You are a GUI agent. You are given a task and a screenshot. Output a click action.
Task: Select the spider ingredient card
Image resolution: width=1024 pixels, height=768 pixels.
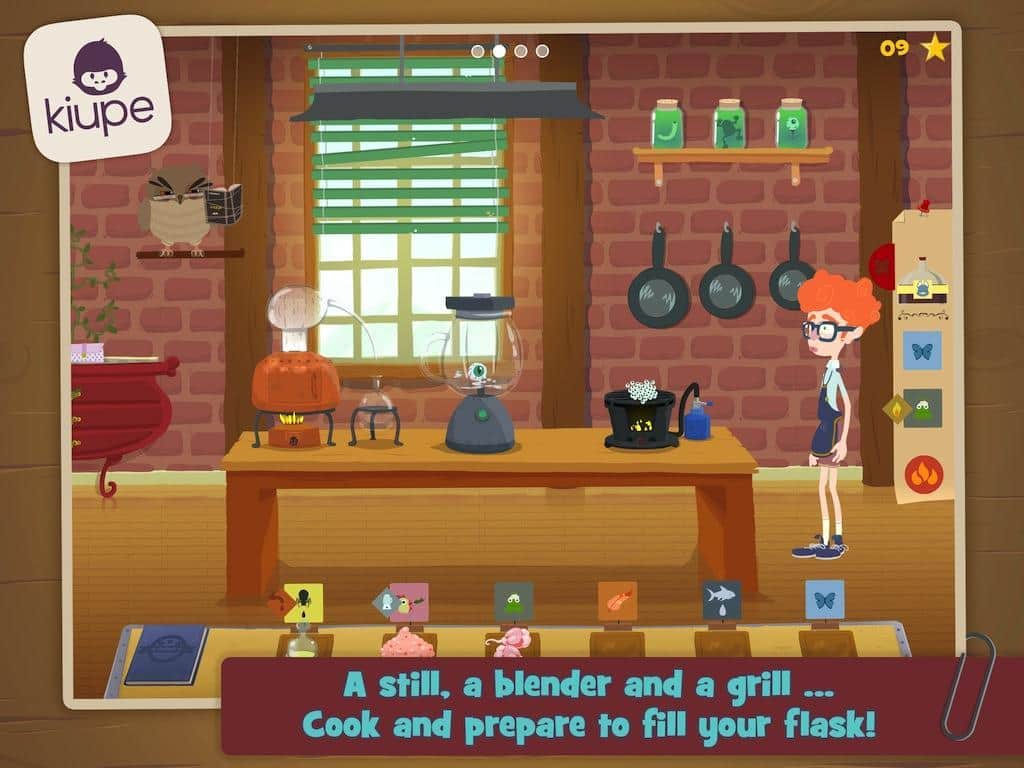(303, 602)
